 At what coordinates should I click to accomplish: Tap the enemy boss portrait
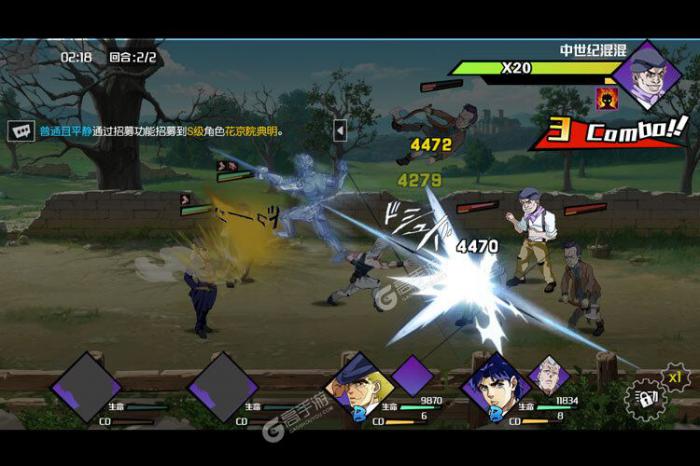(x=647, y=75)
